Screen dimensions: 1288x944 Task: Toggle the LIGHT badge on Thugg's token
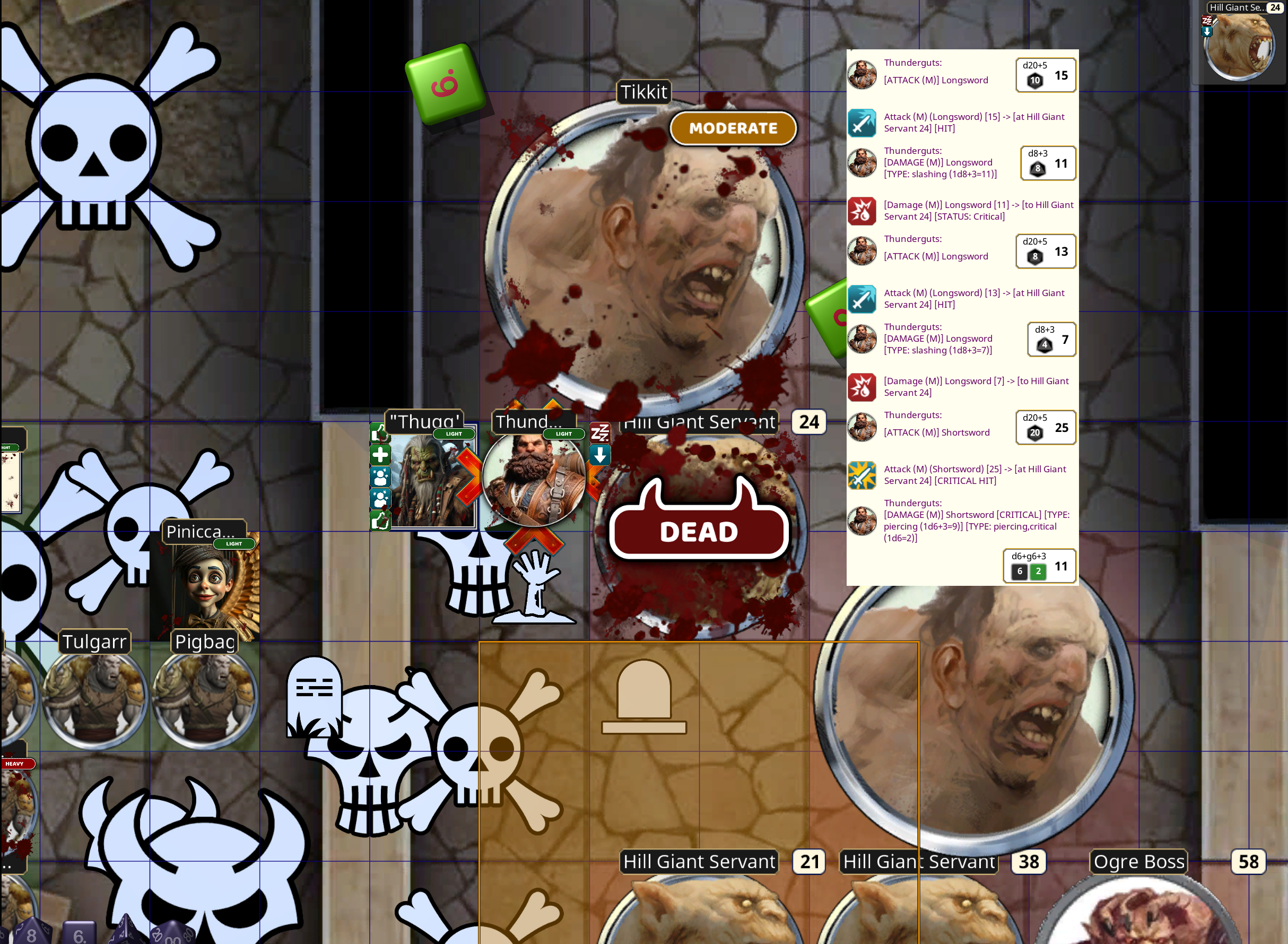point(453,434)
